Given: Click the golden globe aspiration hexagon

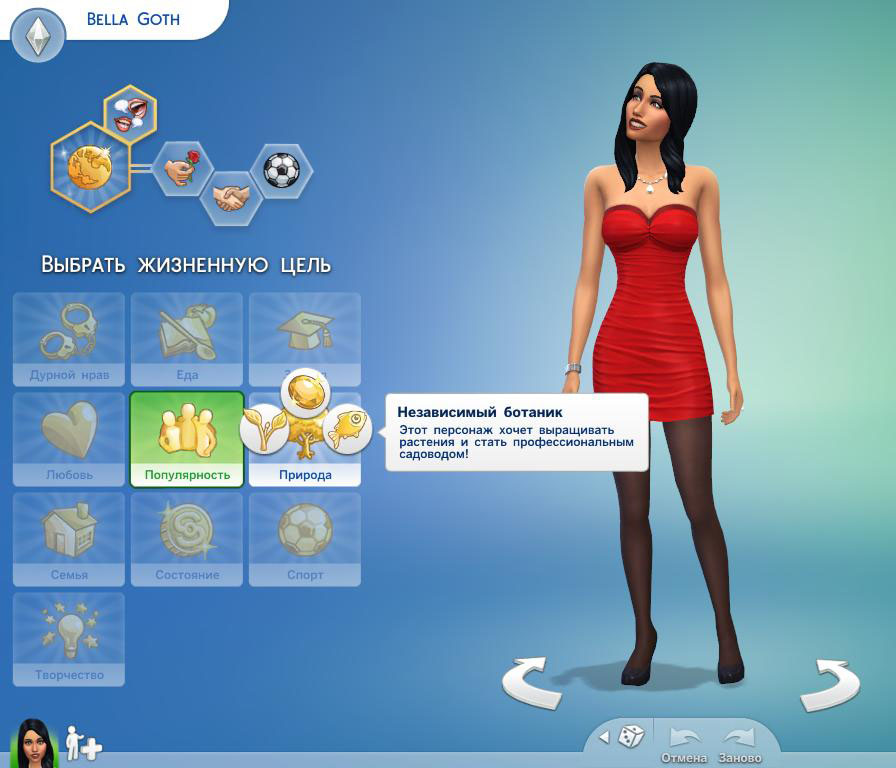Looking at the screenshot, I should pos(92,167).
